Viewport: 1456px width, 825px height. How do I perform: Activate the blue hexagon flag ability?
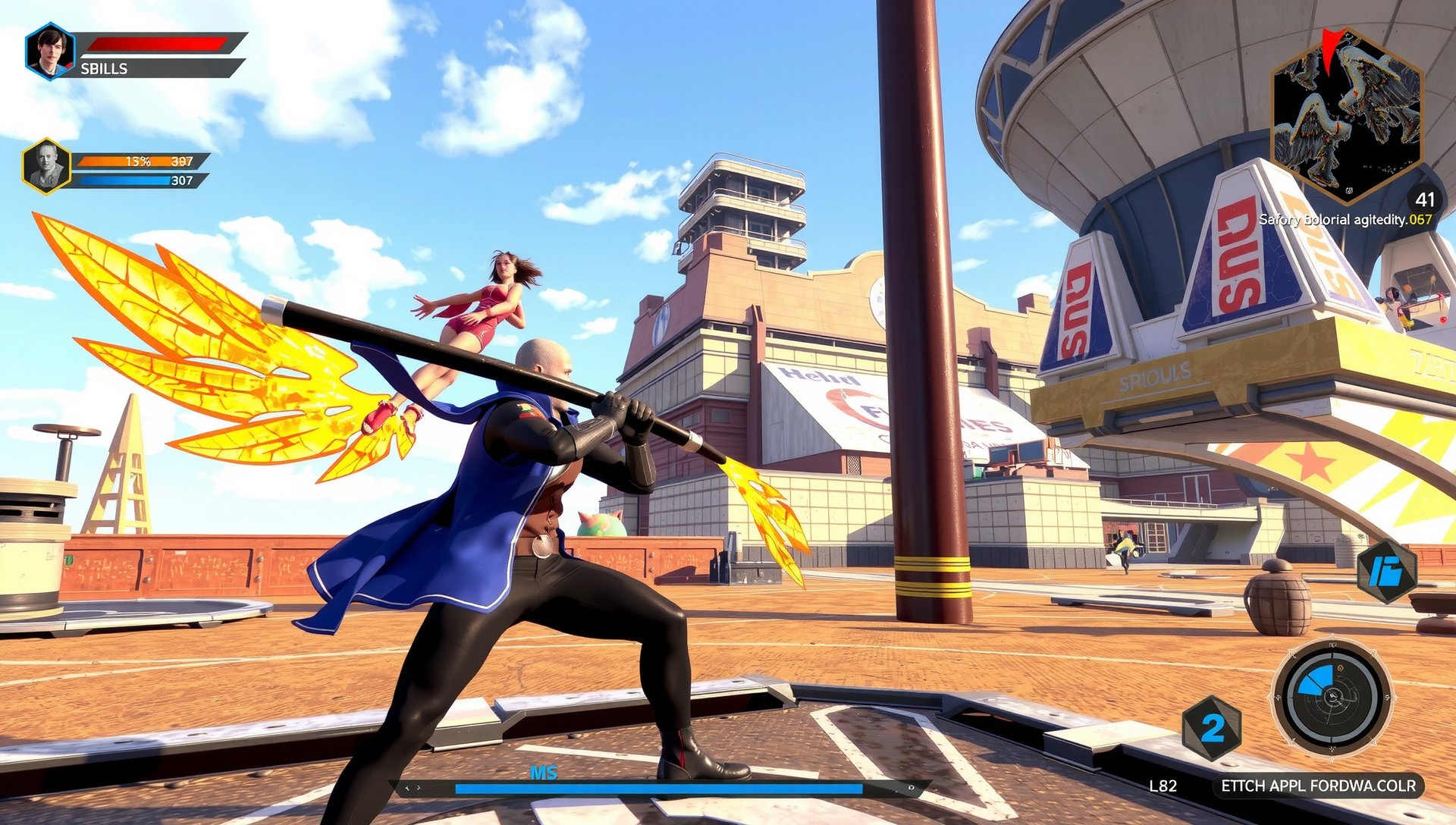click(x=1386, y=571)
